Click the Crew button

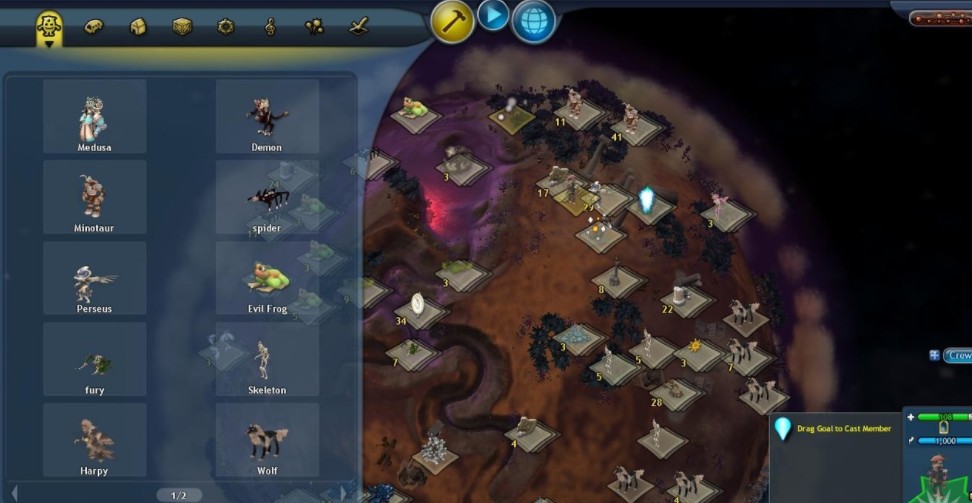pyautogui.click(x=957, y=355)
